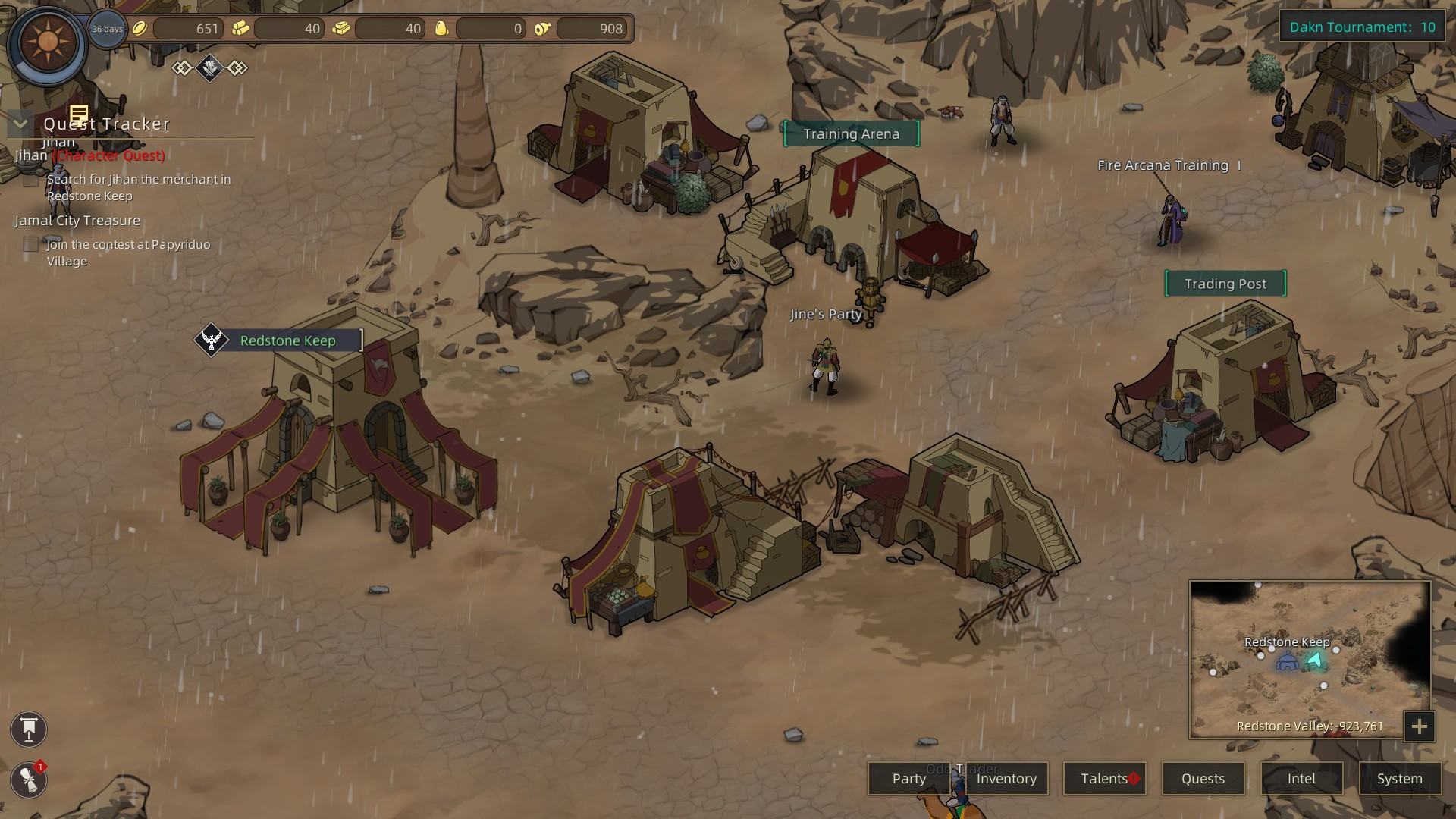
Task: Expand the minimap with the plus button
Action: 1419,726
